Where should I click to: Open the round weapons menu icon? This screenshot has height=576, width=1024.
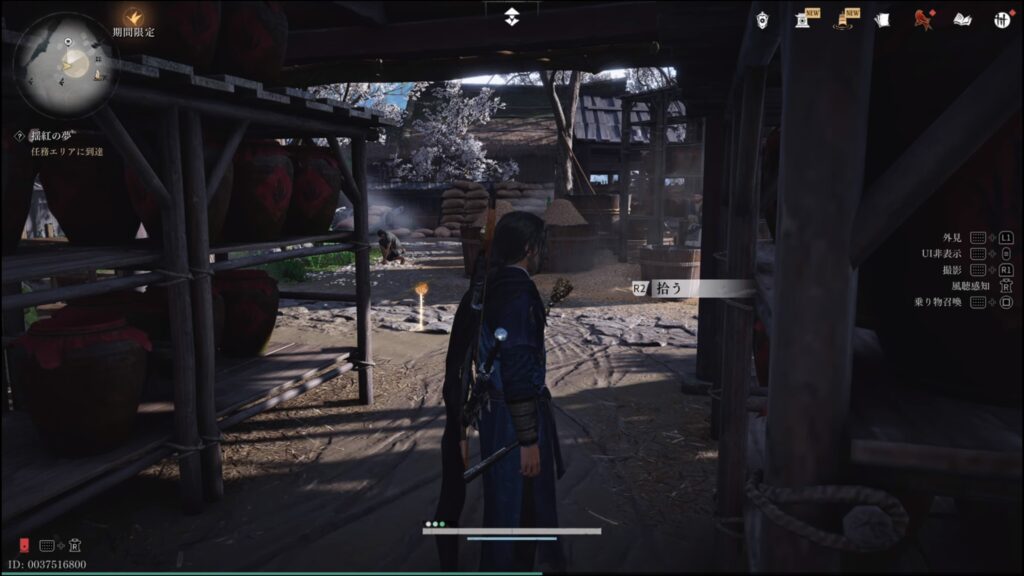click(x=1002, y=19)
